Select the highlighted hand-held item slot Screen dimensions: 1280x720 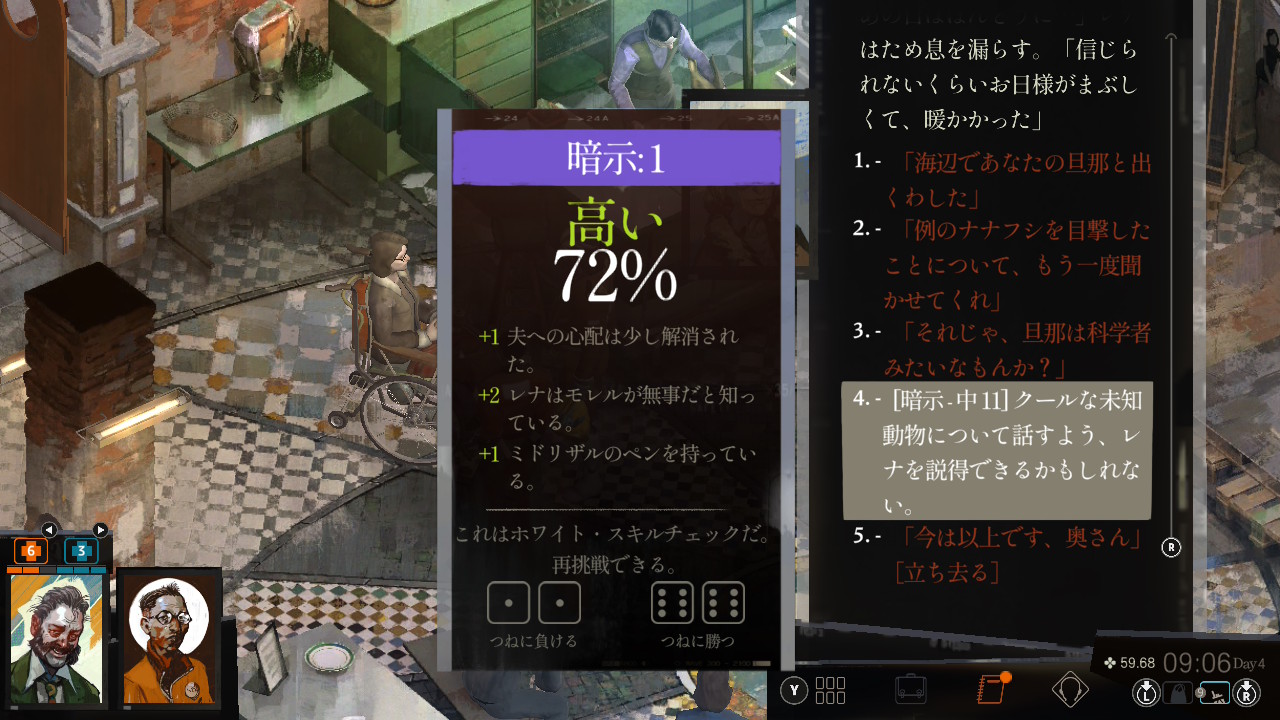point(1214,691)
